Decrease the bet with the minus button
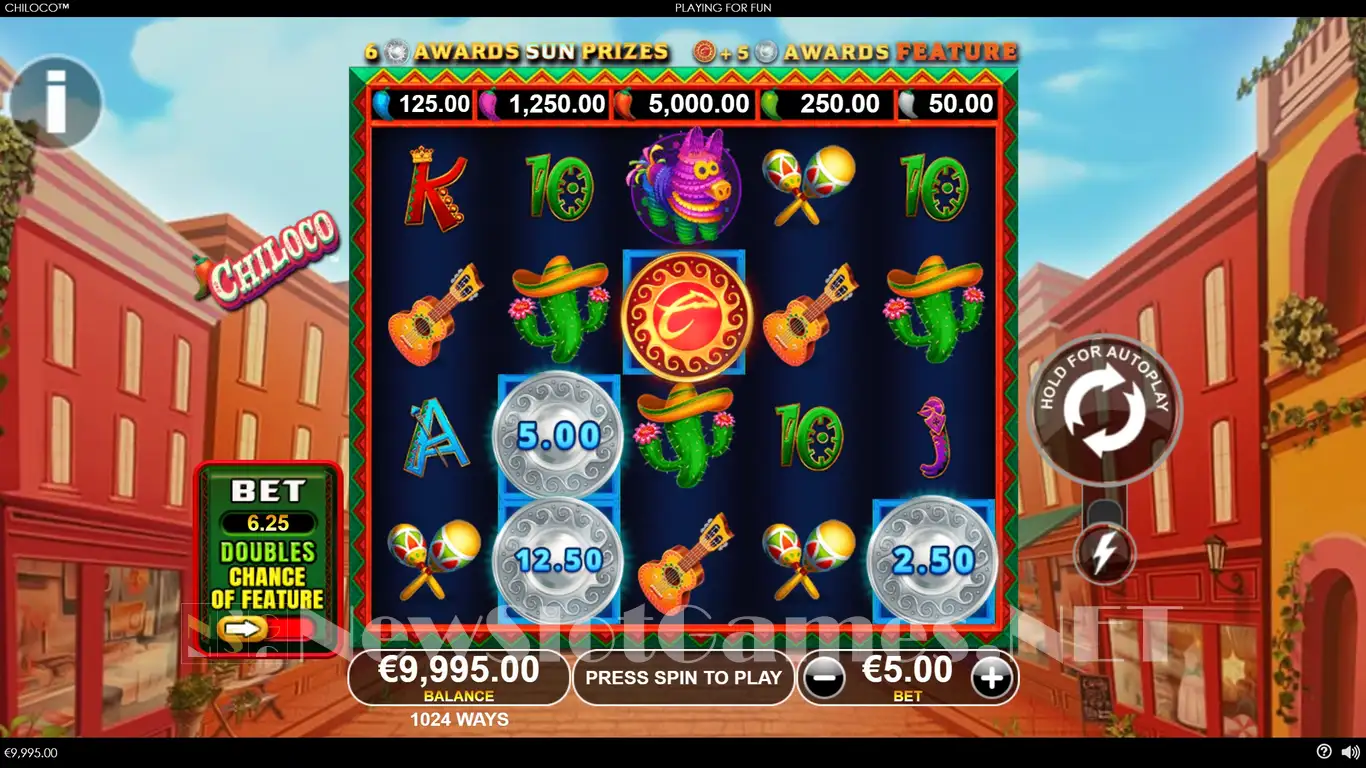1366x768 pixels. pyautogui.click(x=823, y=678)
